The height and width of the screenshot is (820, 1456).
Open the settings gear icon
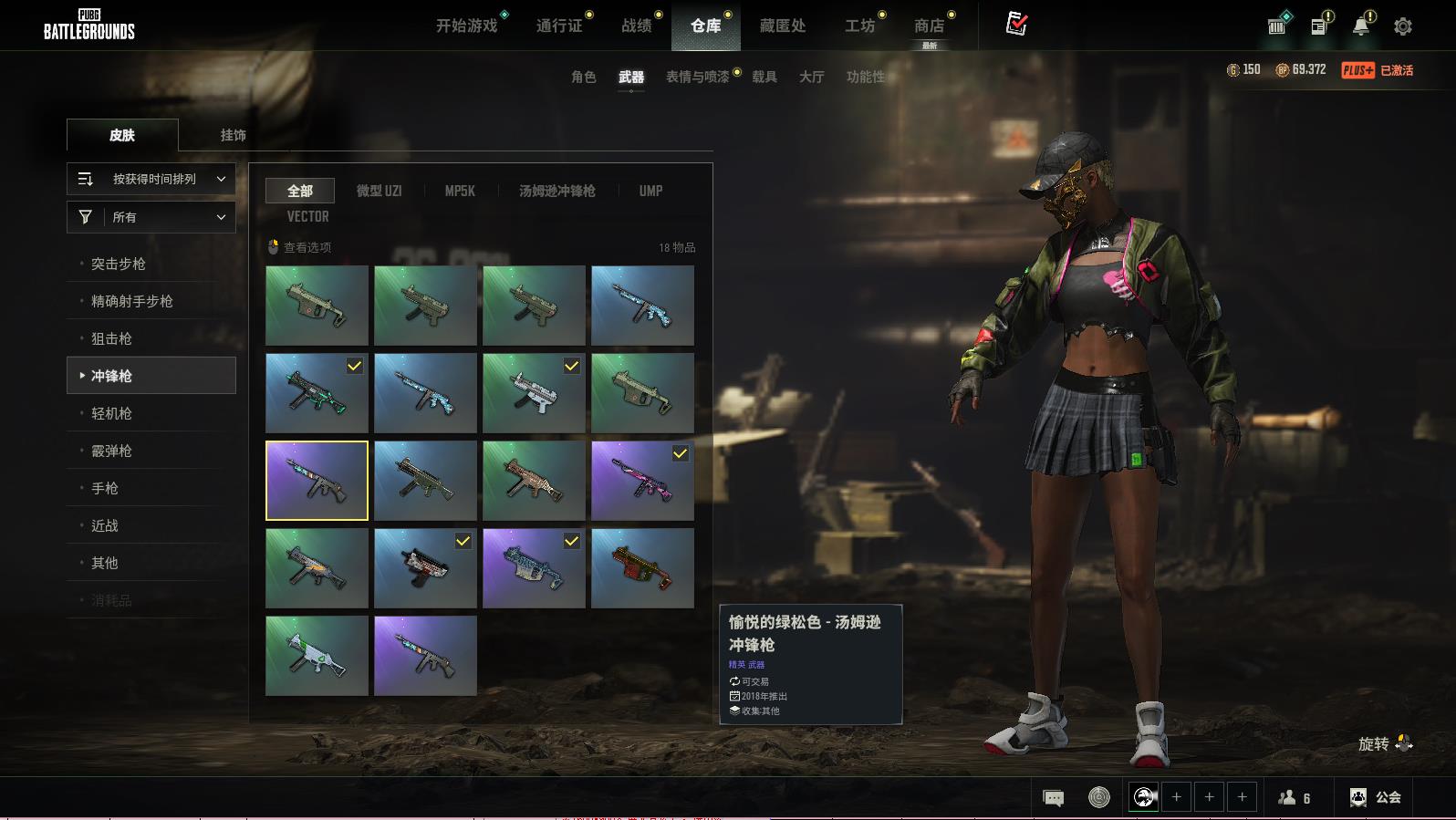pyautogui.click(x=1403, y=26)
